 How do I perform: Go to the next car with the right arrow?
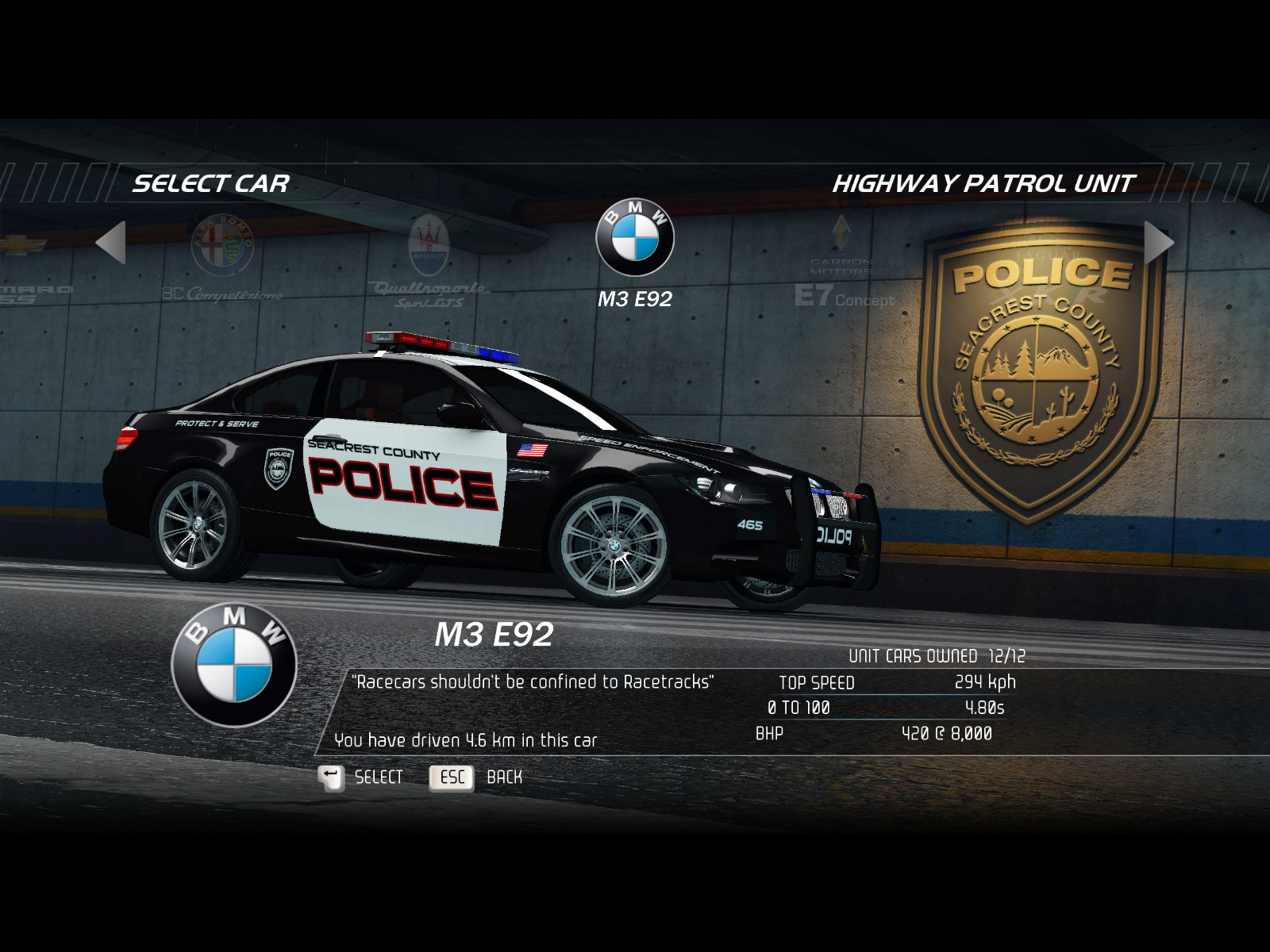pos(1158,242)
